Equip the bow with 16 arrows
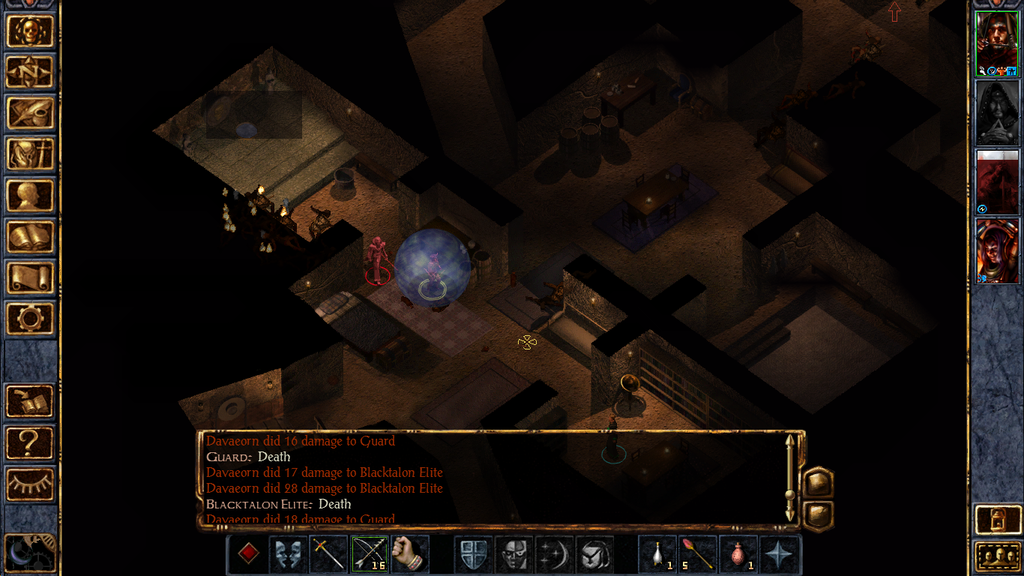1024x576 pixels. pyautogui.click(x=369, y=554)
